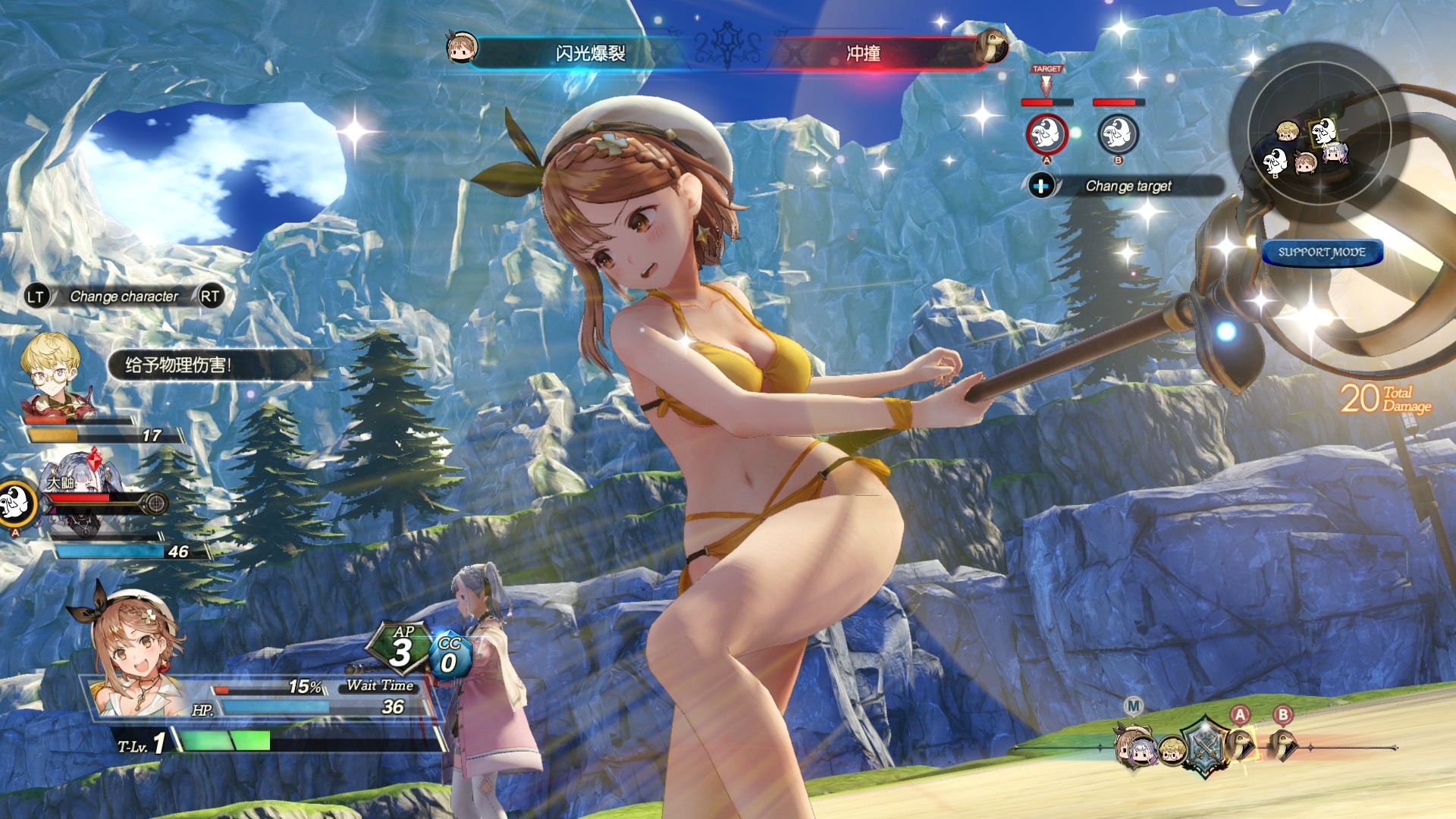Viewport: 1456px width, 819px height.
Task: Click the Change target option
Action: pyautogui.click(x=1128, y=186)
